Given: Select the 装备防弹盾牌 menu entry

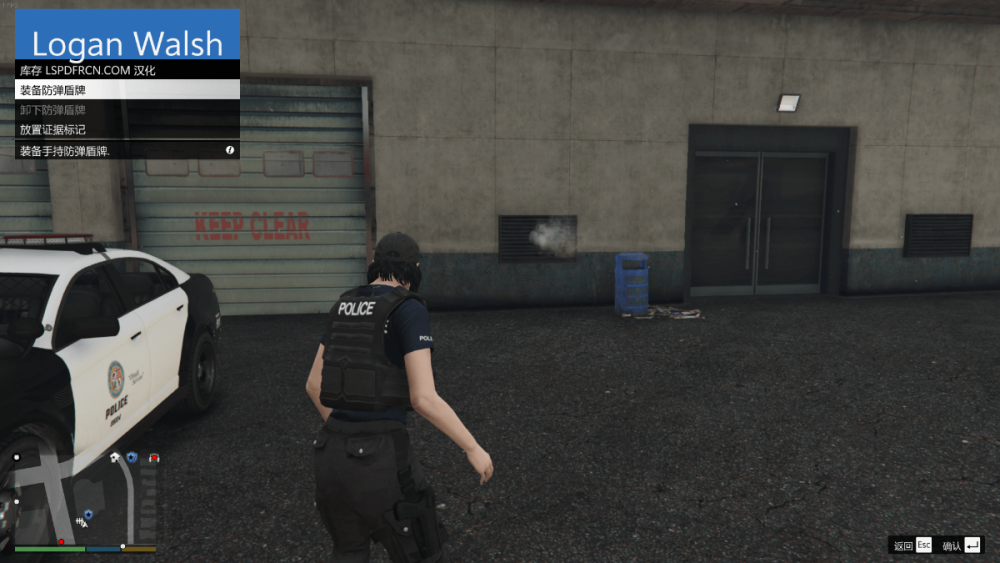Looking at the screenshot, I should 127,90.
